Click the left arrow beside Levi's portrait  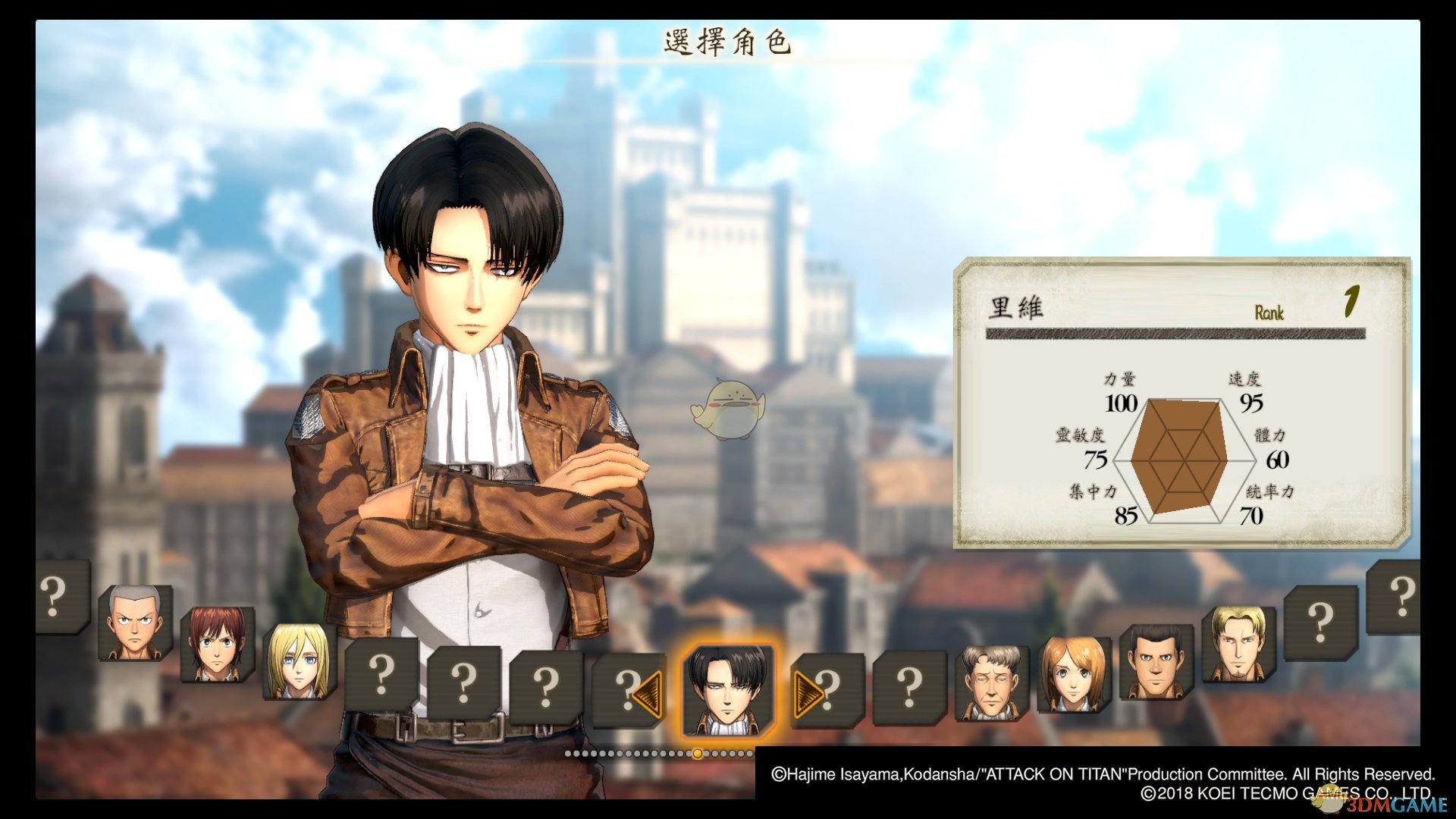[x=647, y=693]
